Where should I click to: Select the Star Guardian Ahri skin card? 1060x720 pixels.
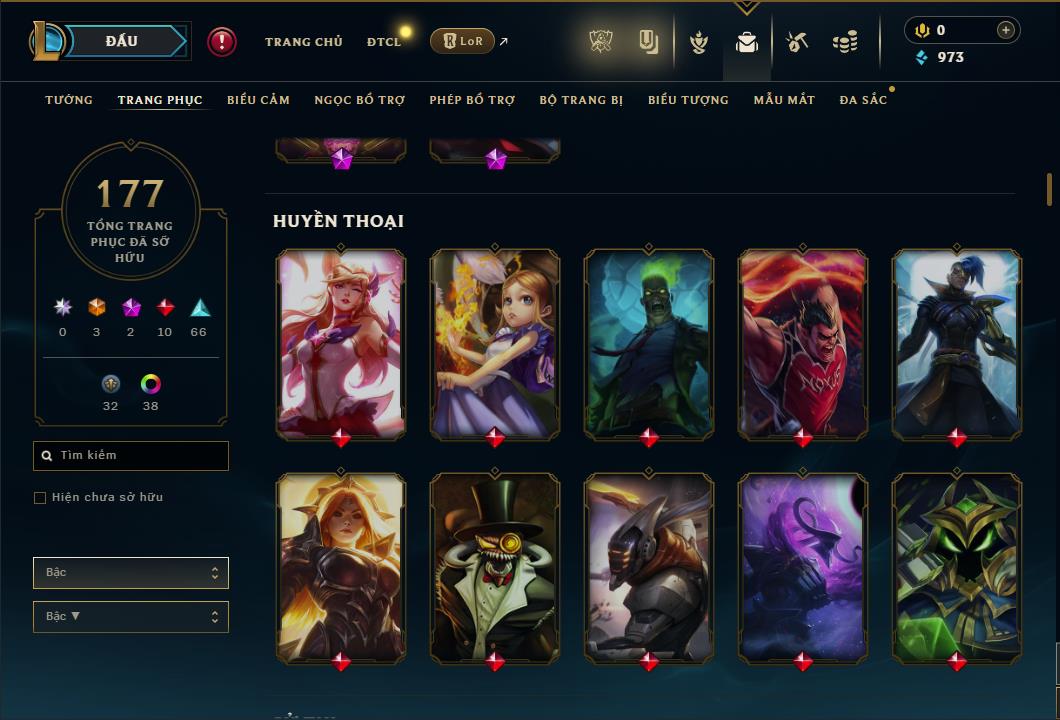(x=341, y=343)
